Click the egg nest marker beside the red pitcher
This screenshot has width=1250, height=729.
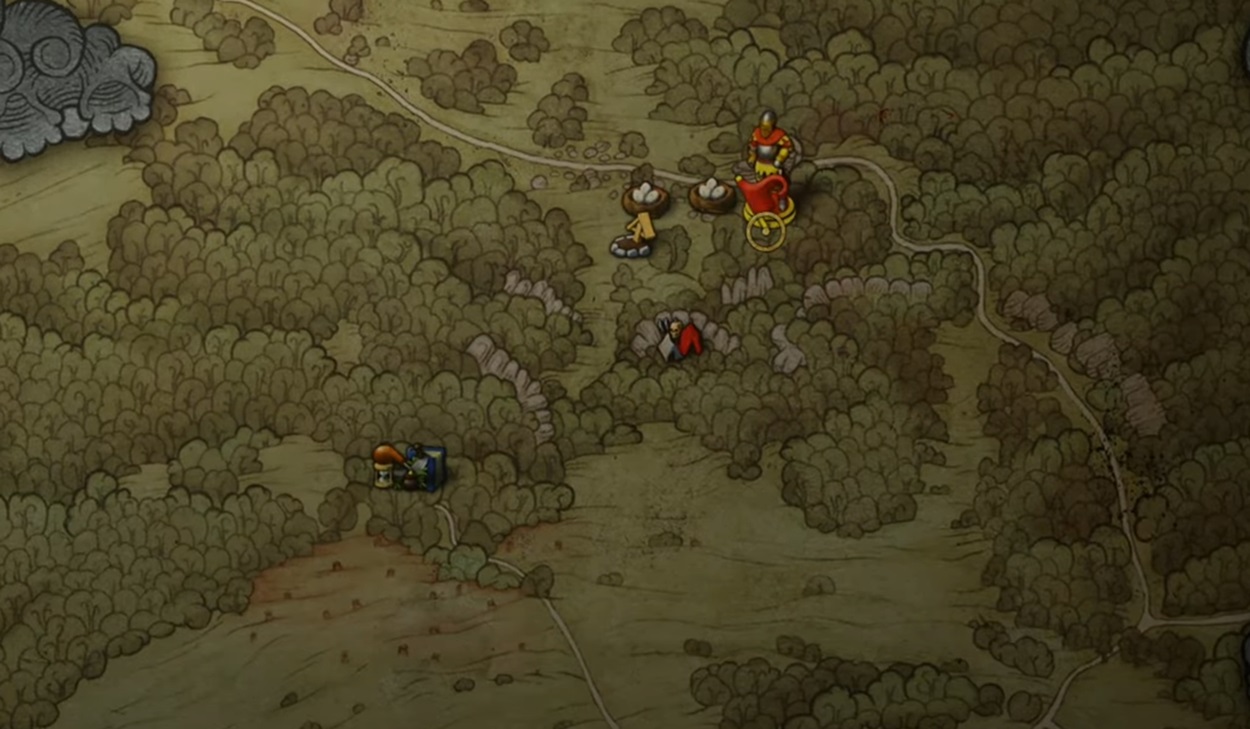click(711, 193)
